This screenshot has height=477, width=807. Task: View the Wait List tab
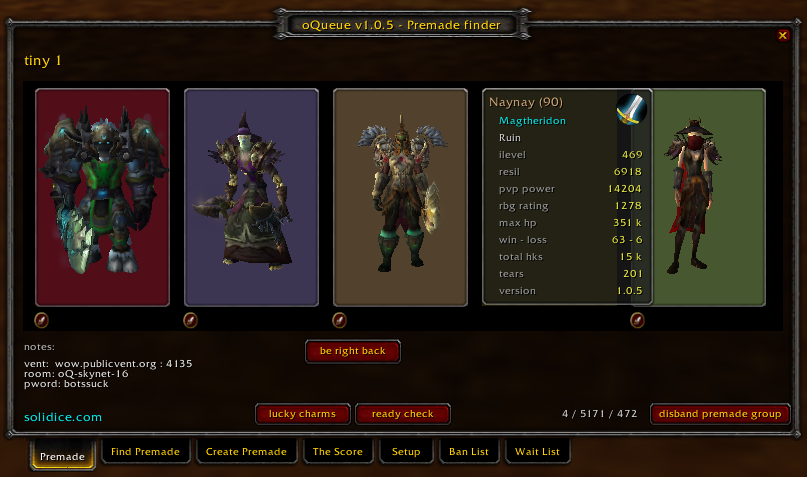pos(539,452)
